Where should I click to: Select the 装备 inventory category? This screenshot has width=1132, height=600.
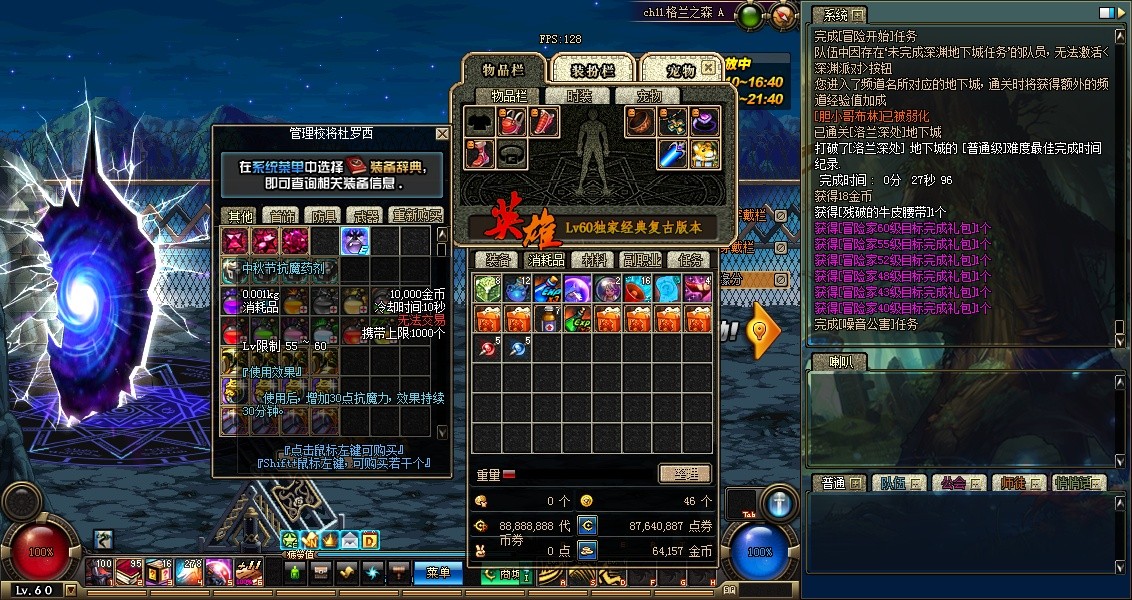tap(496, 259)
